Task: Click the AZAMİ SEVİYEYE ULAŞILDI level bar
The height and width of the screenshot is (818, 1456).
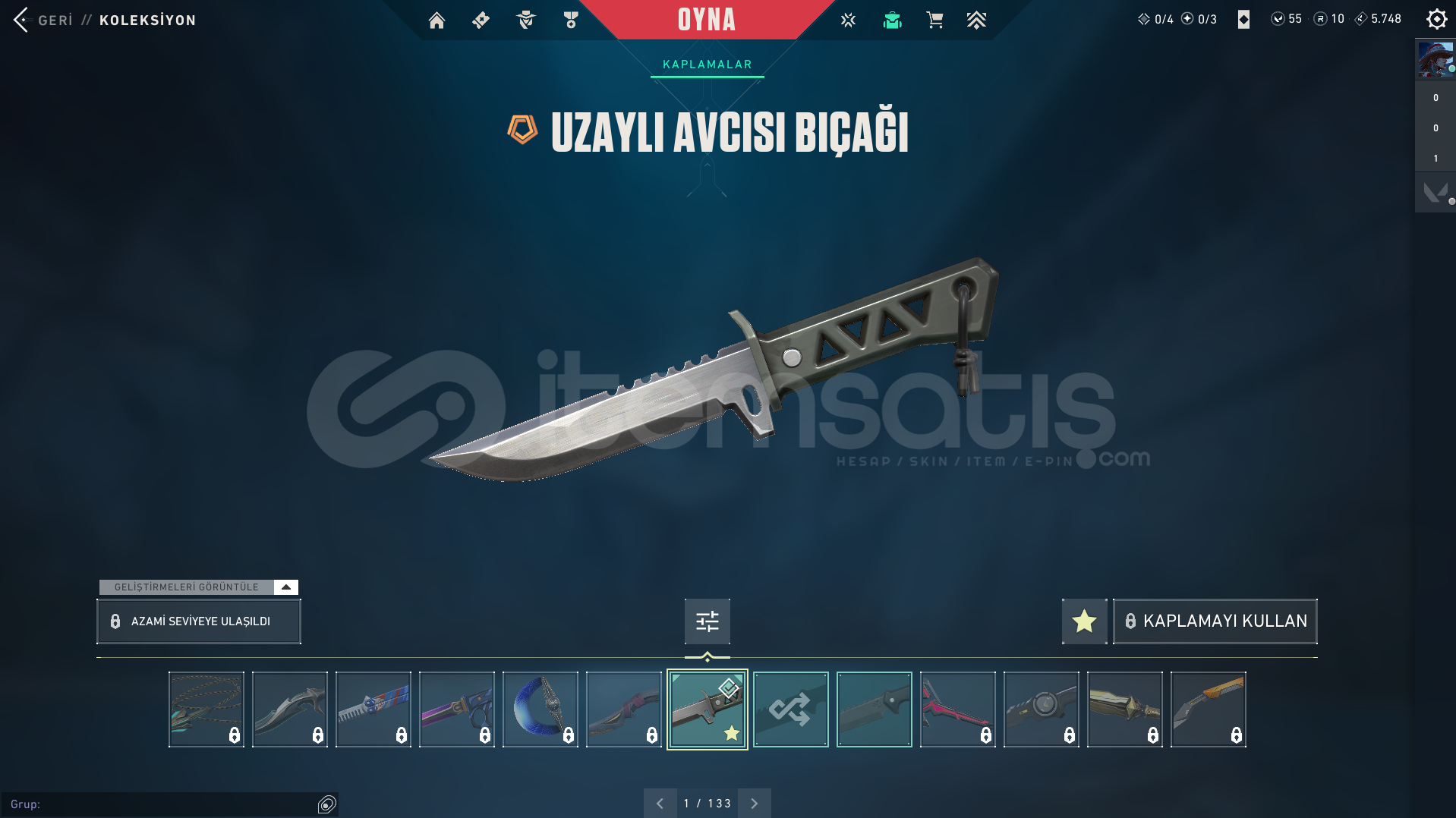Action: tap(198, 621)
